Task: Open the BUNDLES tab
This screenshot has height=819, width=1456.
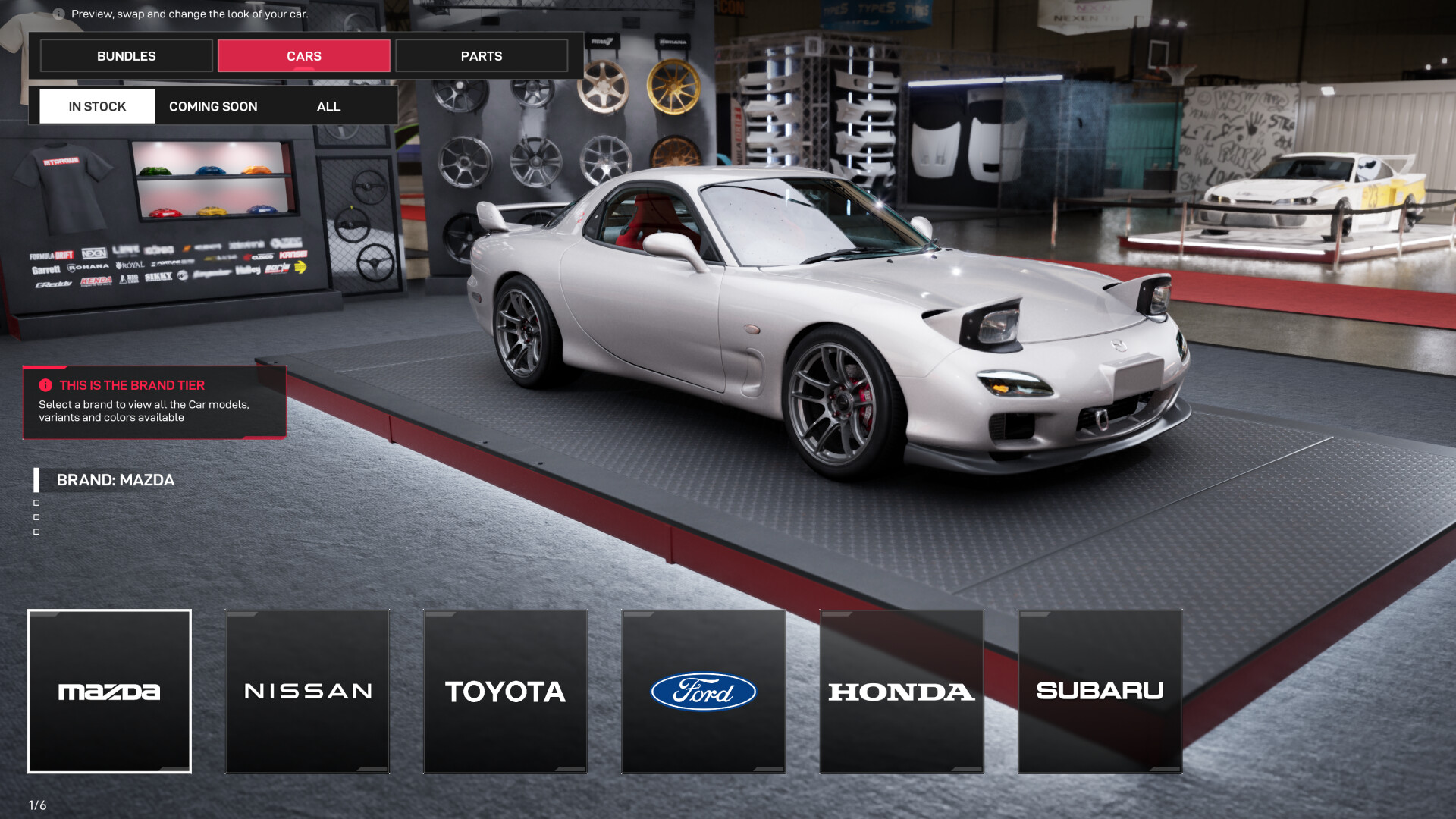Action: tap(126, 55)
